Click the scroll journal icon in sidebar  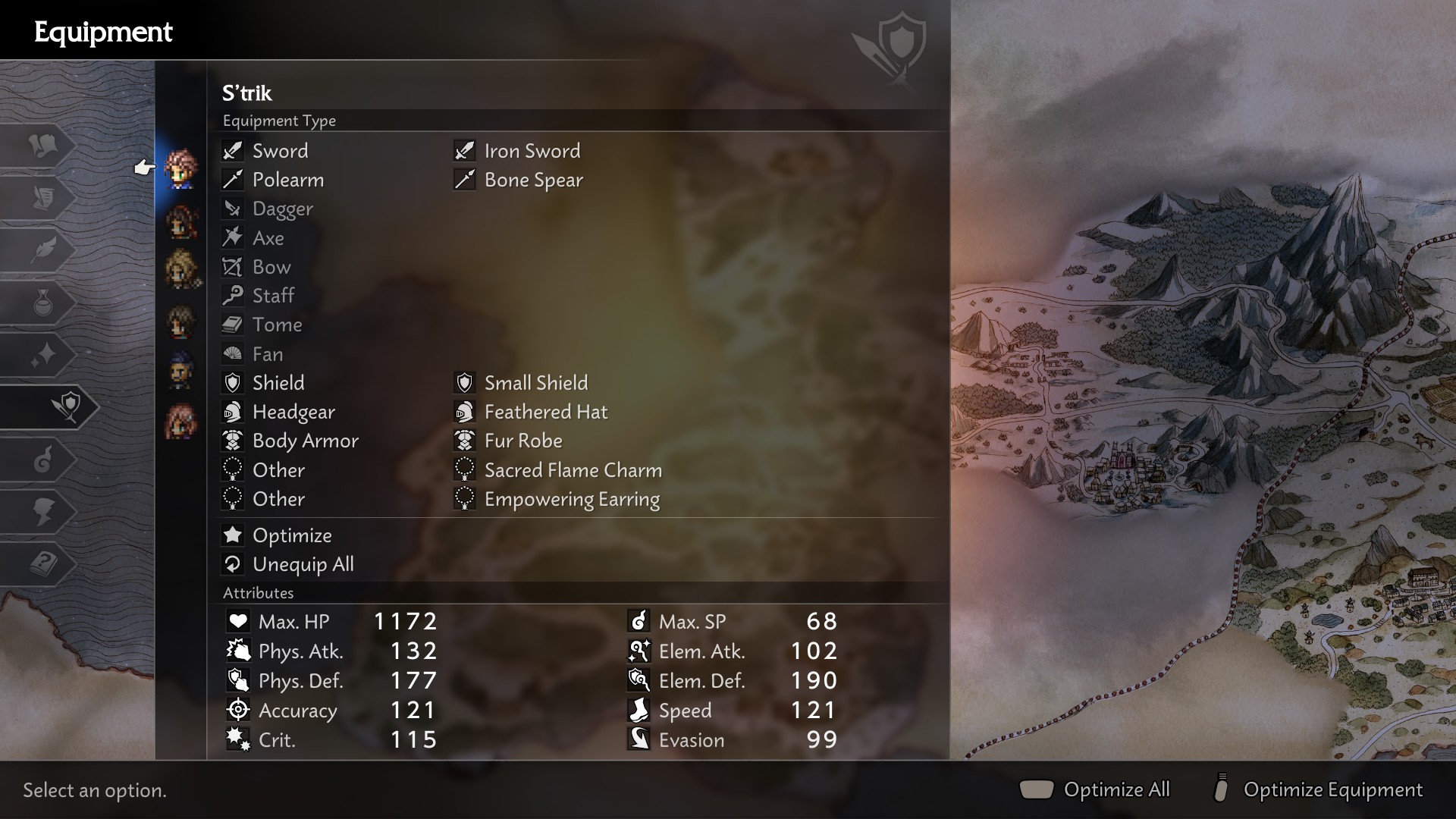(x=45, y=199)
